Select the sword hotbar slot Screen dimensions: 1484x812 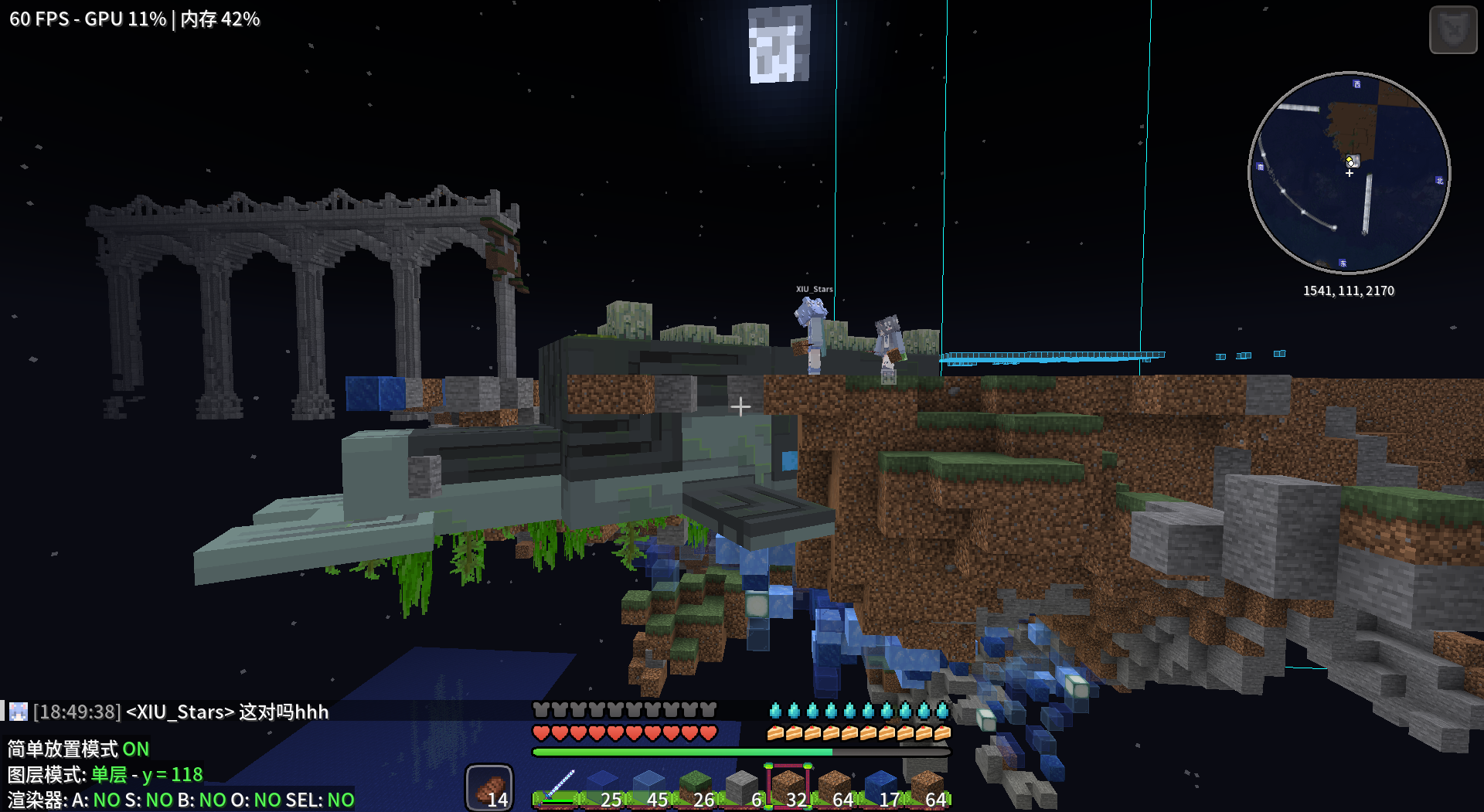coord(556,787)
